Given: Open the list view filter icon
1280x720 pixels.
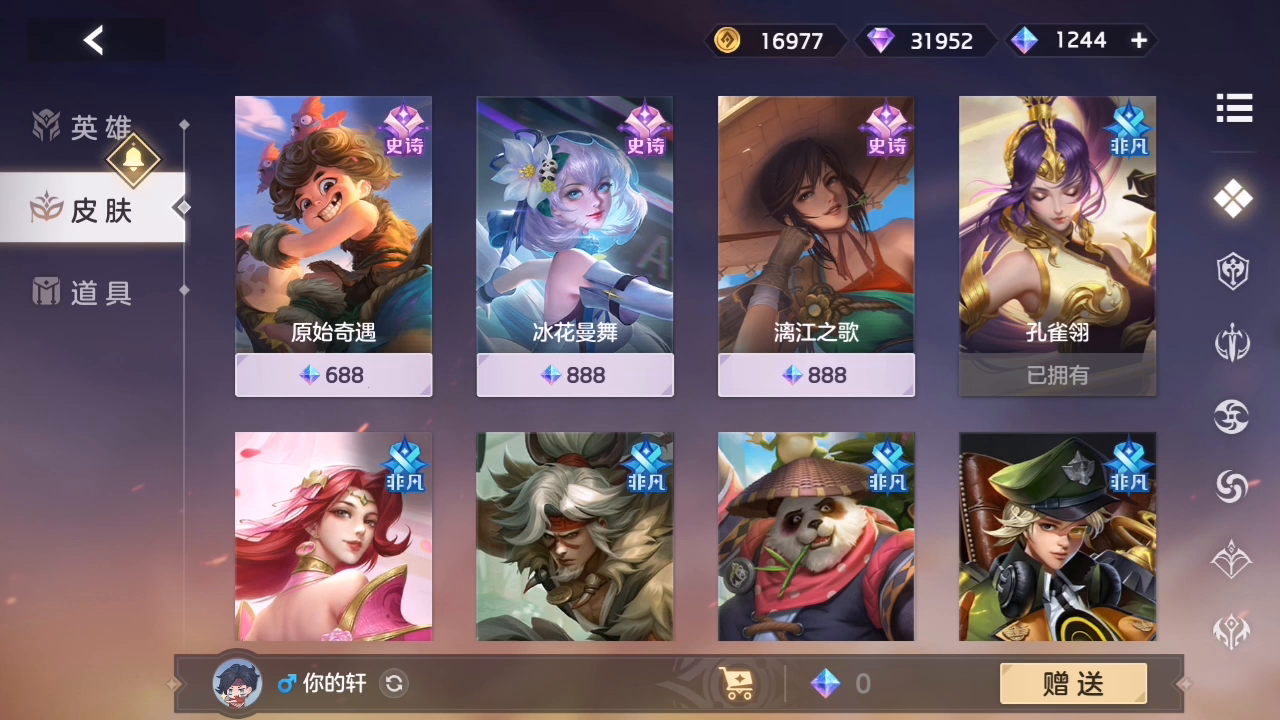Looking at the screenshot, I should [x=1233, y=108].
